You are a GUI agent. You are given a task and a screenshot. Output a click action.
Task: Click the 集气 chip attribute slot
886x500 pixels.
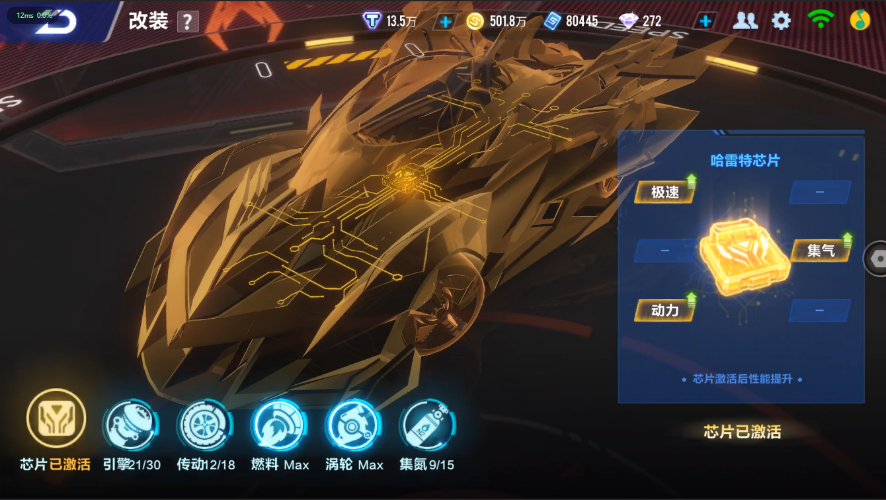coord(822,250)
